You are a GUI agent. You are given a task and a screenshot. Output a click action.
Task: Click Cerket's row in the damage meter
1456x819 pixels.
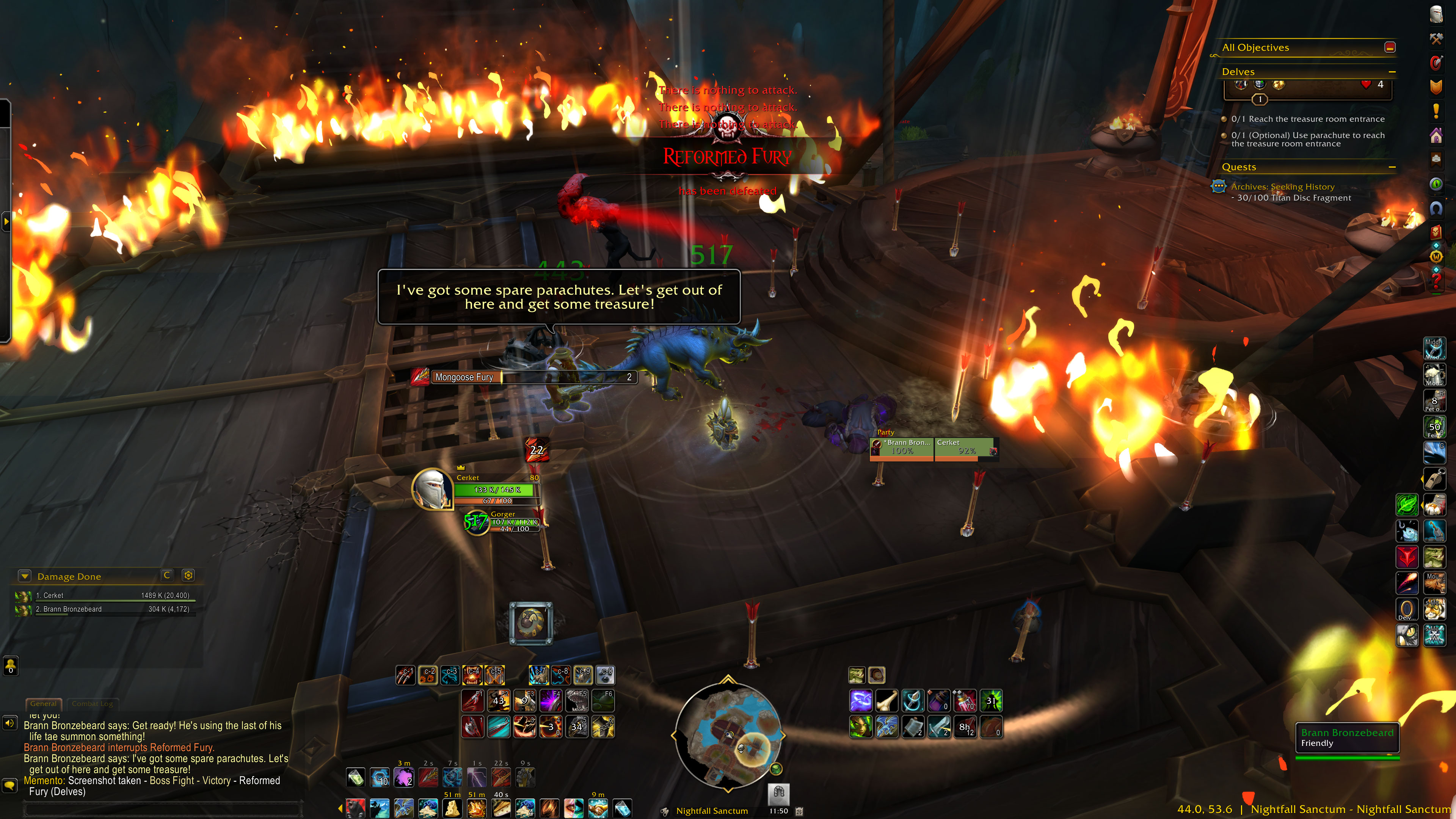click(105, 596)
